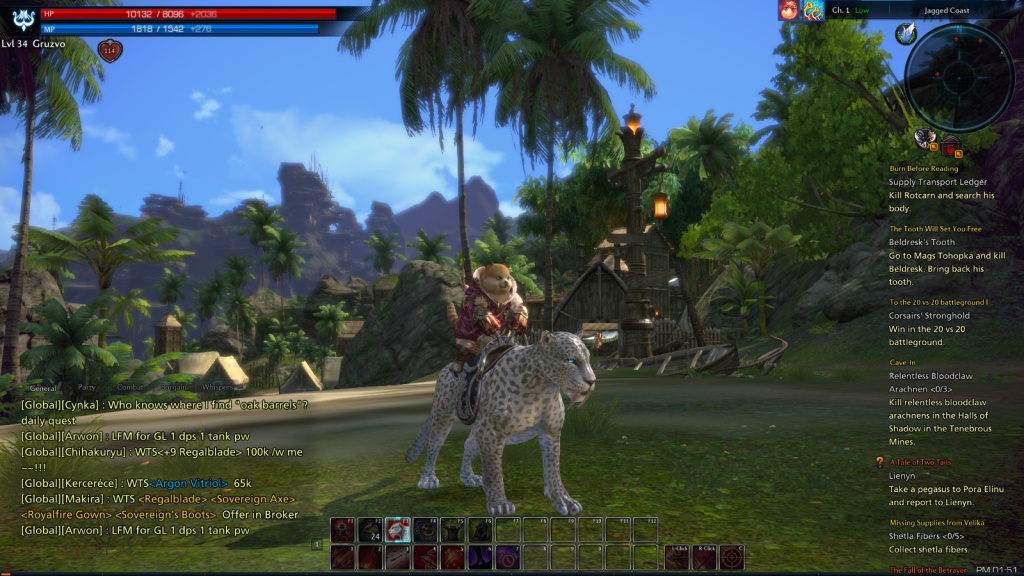This screenshot has width=1024, height=576.
Task: Select the Cave-In quest tracker entry
Action: coord(902,363)
